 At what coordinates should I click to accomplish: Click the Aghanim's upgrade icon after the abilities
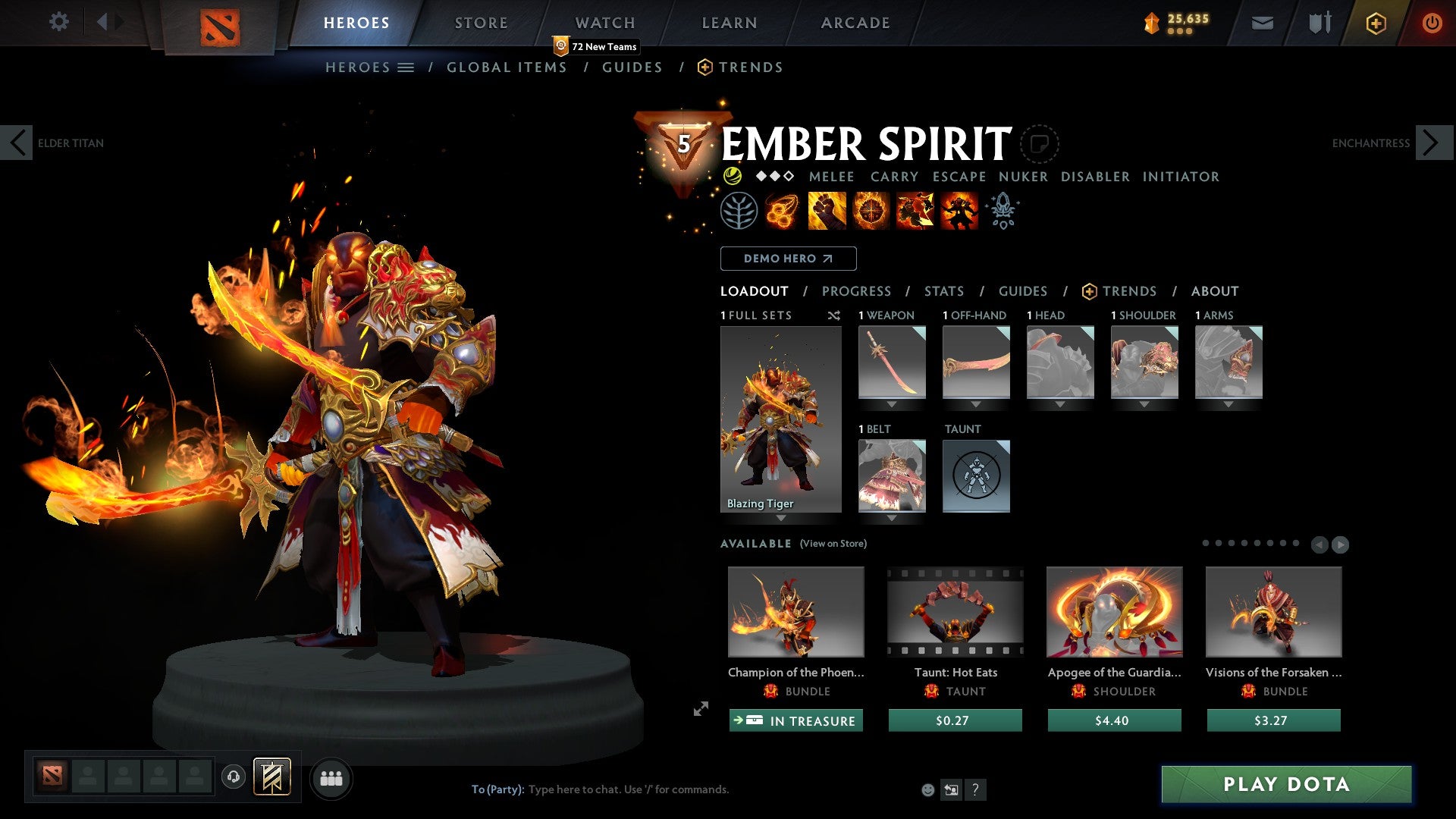1003,210
